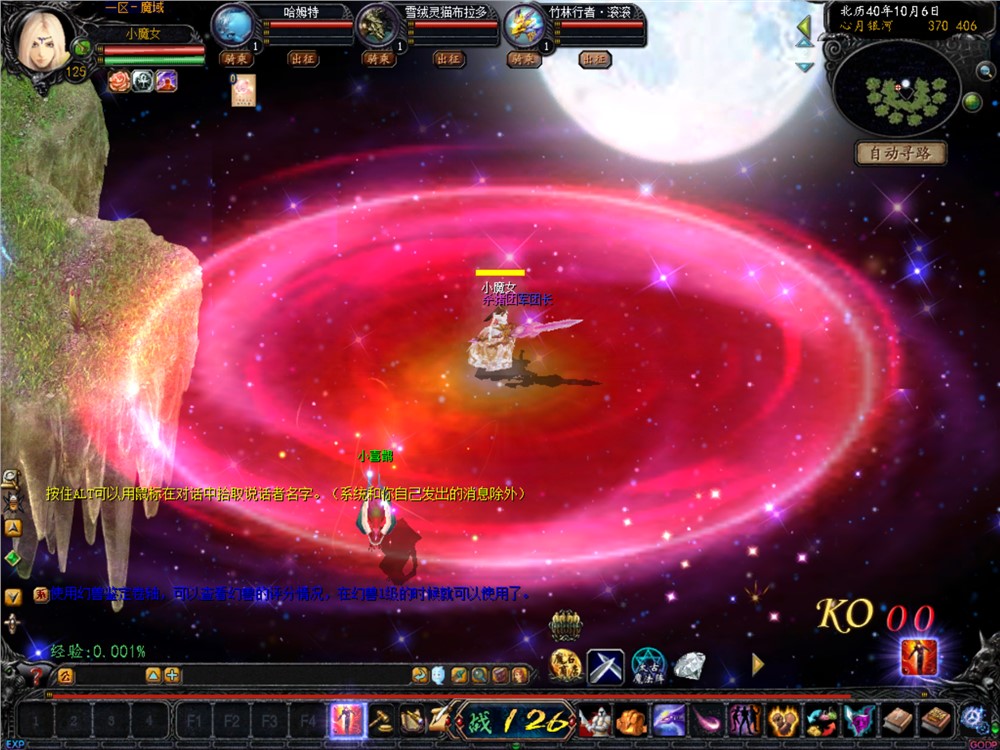Collapse the minimap with the green left arrow
Image resolution: width=1000 pixels, height=750 pixels.
click(x=804, y=28)
